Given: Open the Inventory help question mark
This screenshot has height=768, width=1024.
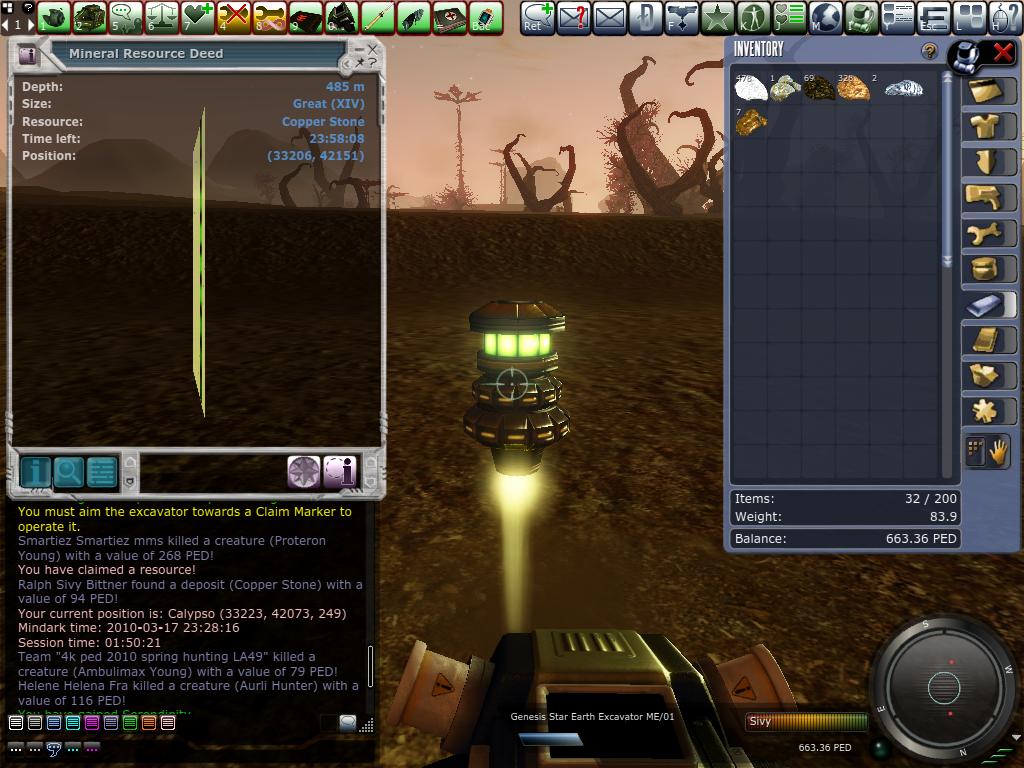Looking at the screenshot, I should pos(929,51).
